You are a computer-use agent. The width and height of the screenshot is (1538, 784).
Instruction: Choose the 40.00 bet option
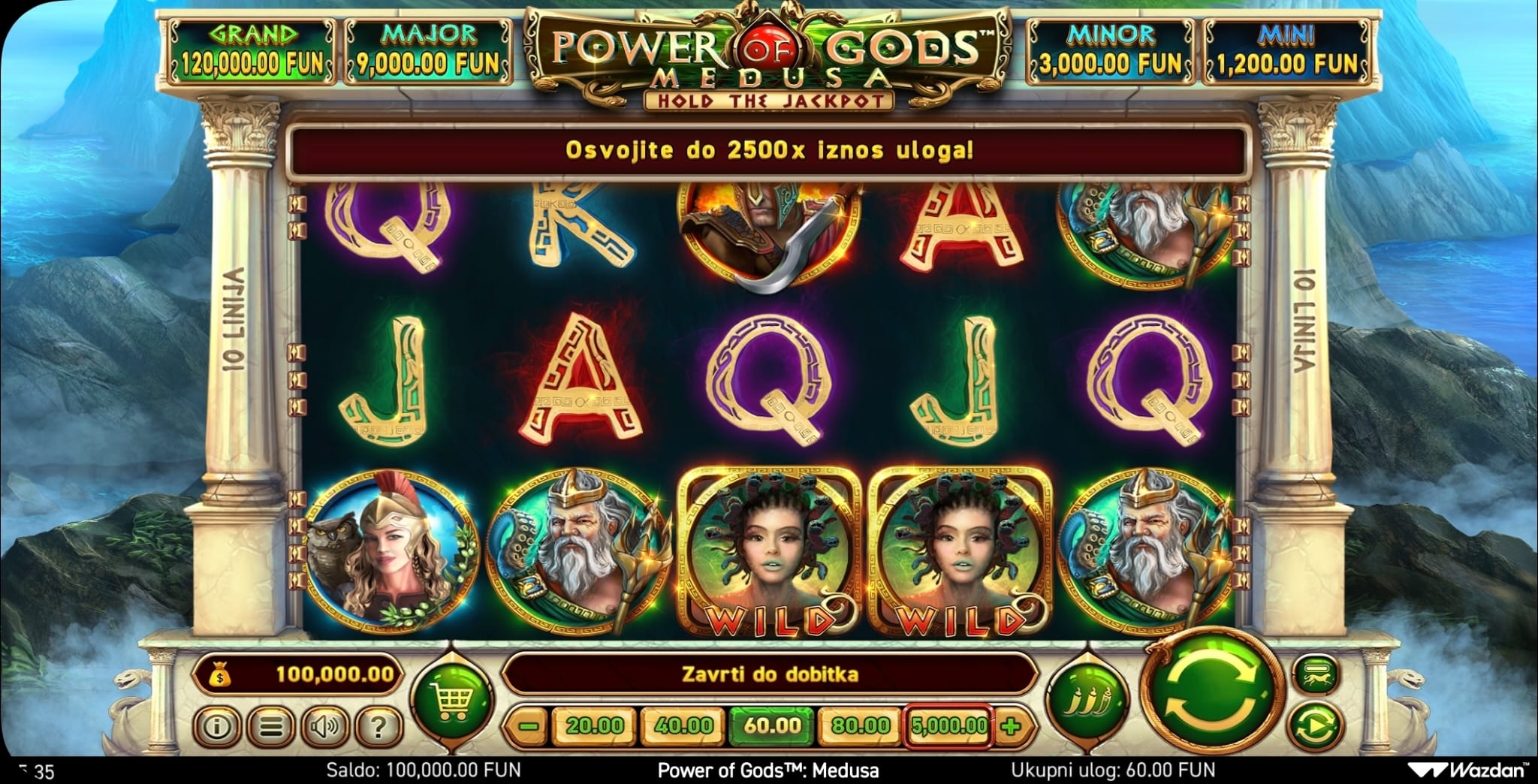[683, 725]
